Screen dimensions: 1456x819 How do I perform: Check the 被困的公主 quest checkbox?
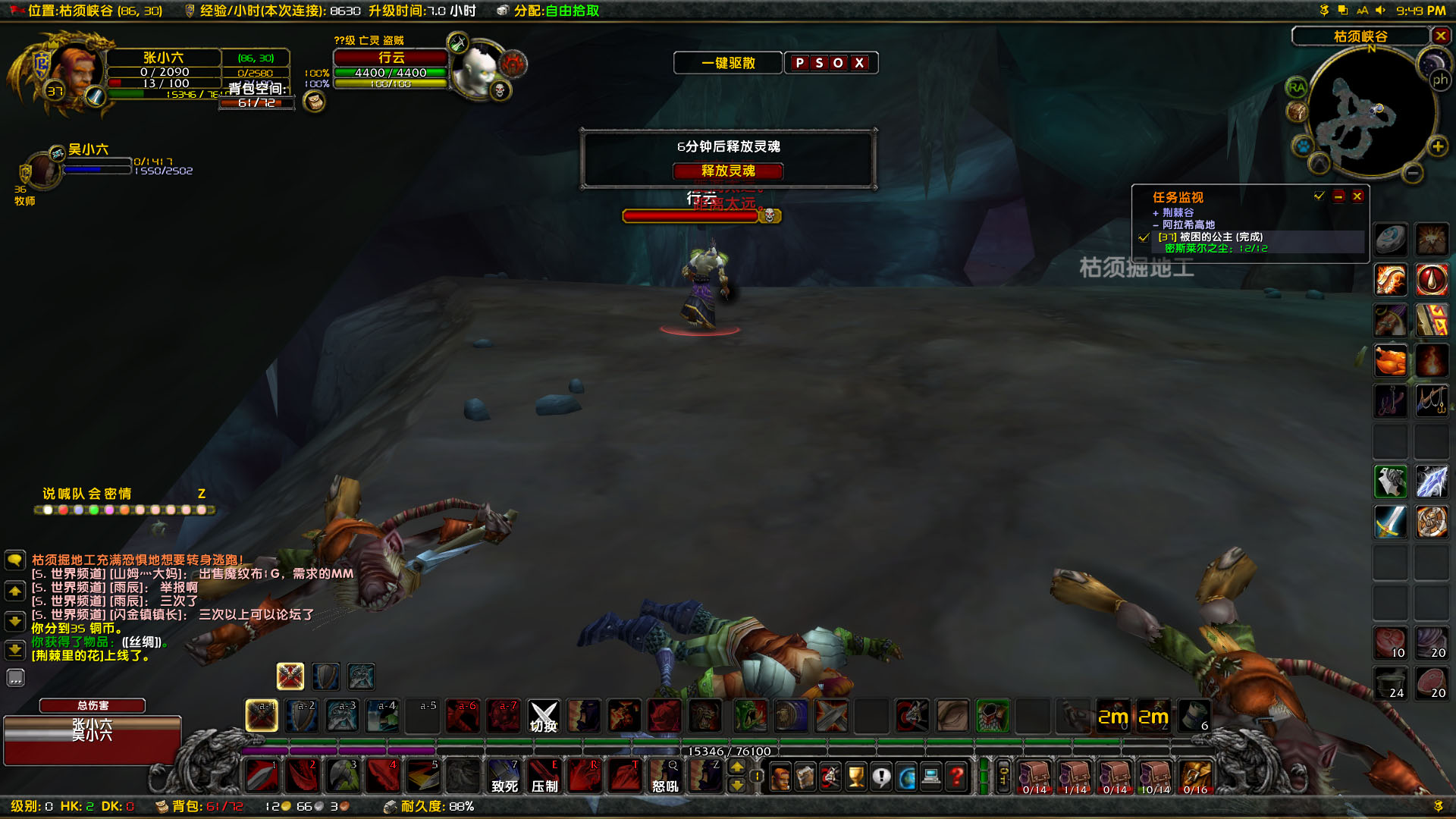pos(1144,237)
